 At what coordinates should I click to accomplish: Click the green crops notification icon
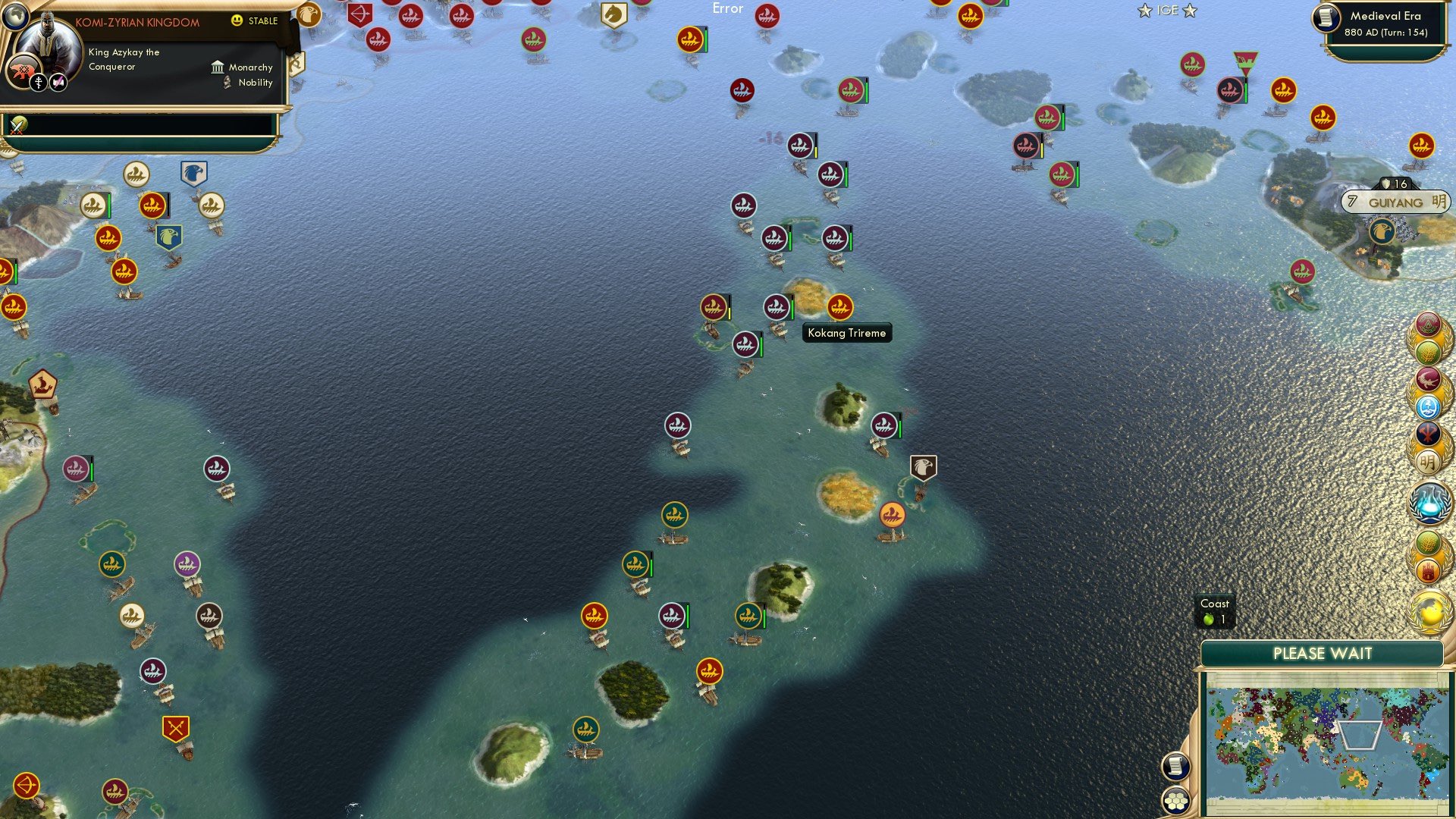point(1428,351)
